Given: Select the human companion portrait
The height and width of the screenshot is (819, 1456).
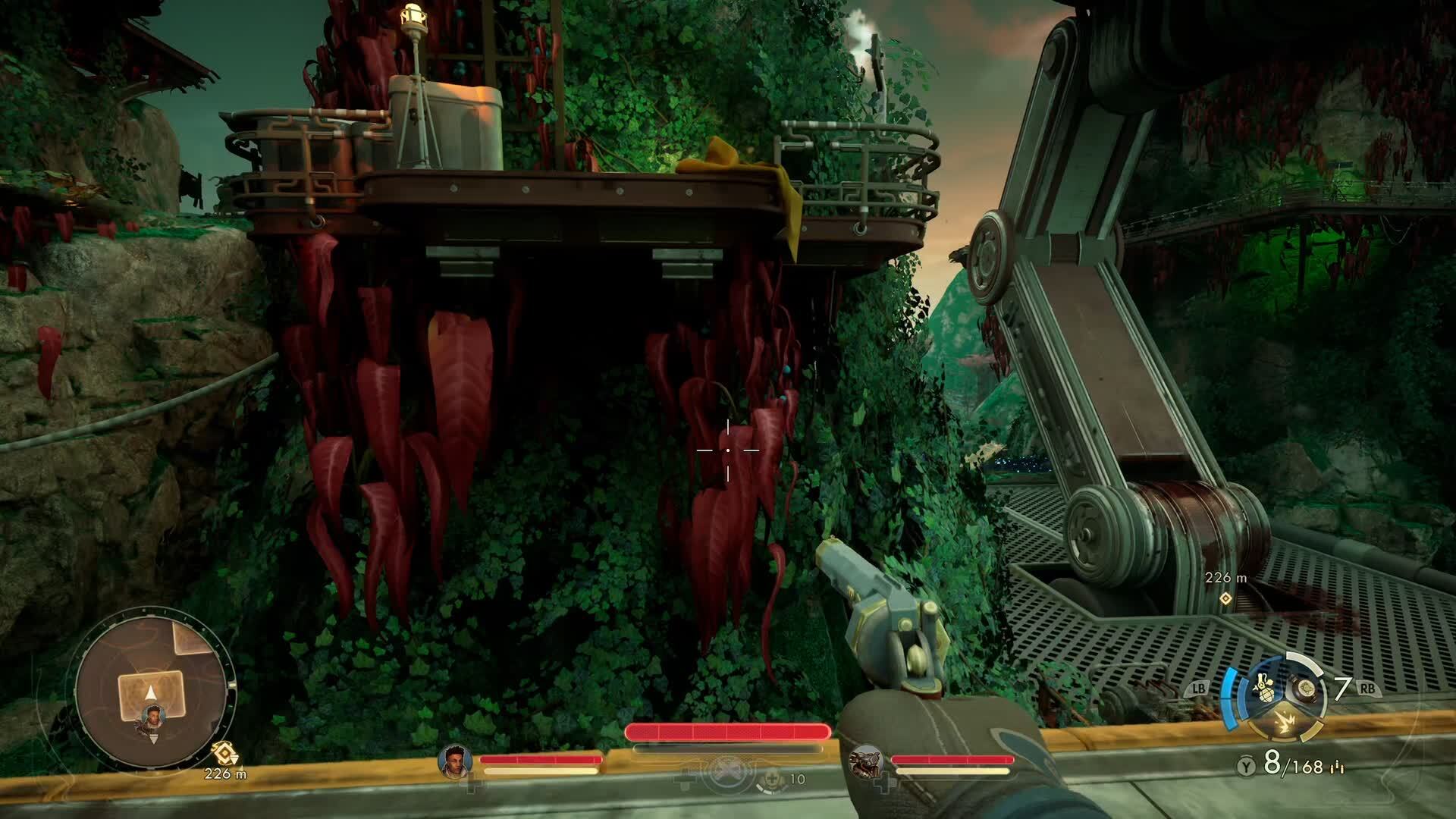Looking at the screenshot, I should point(455,761).
